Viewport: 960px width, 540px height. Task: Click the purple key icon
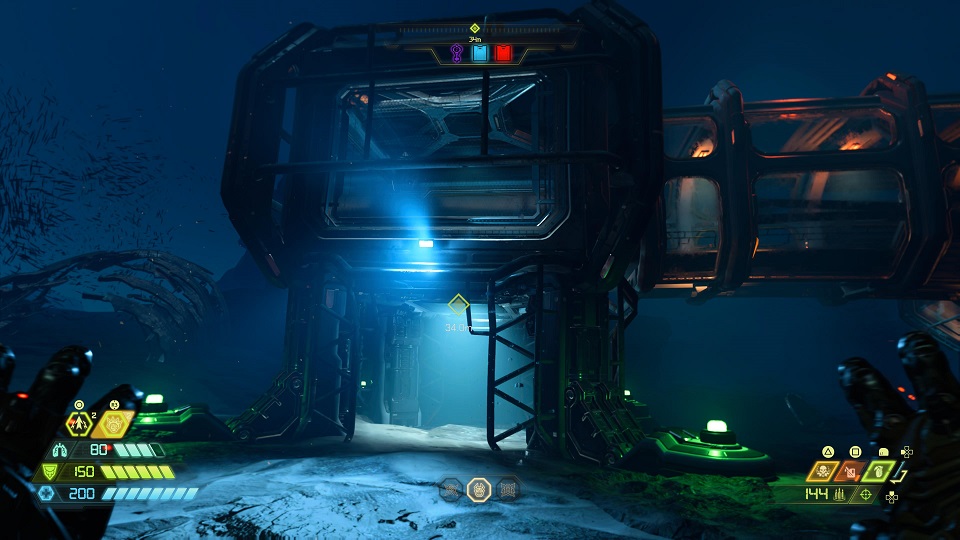[x=457, y=52]
